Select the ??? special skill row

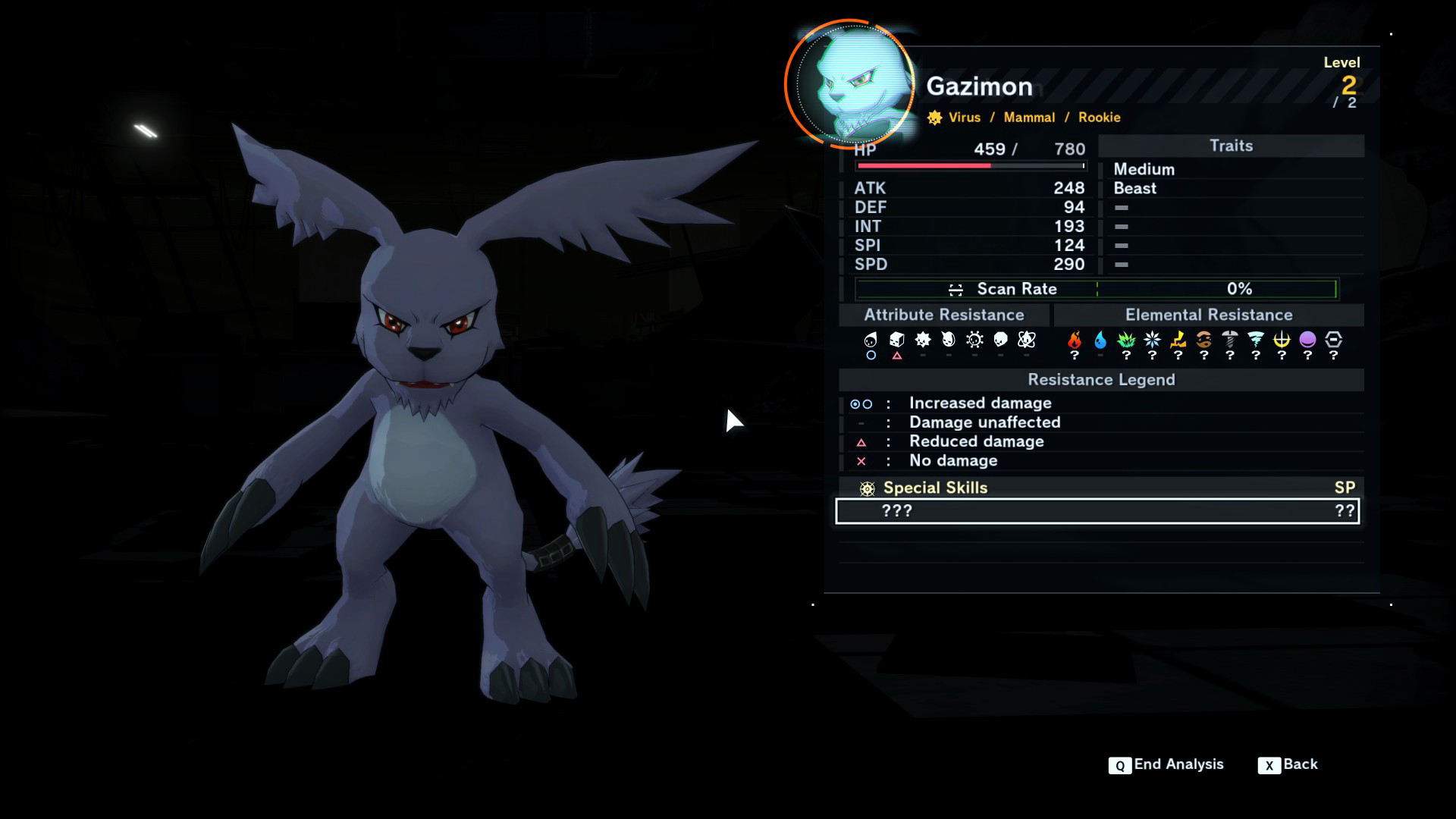tap(1097, 511)
